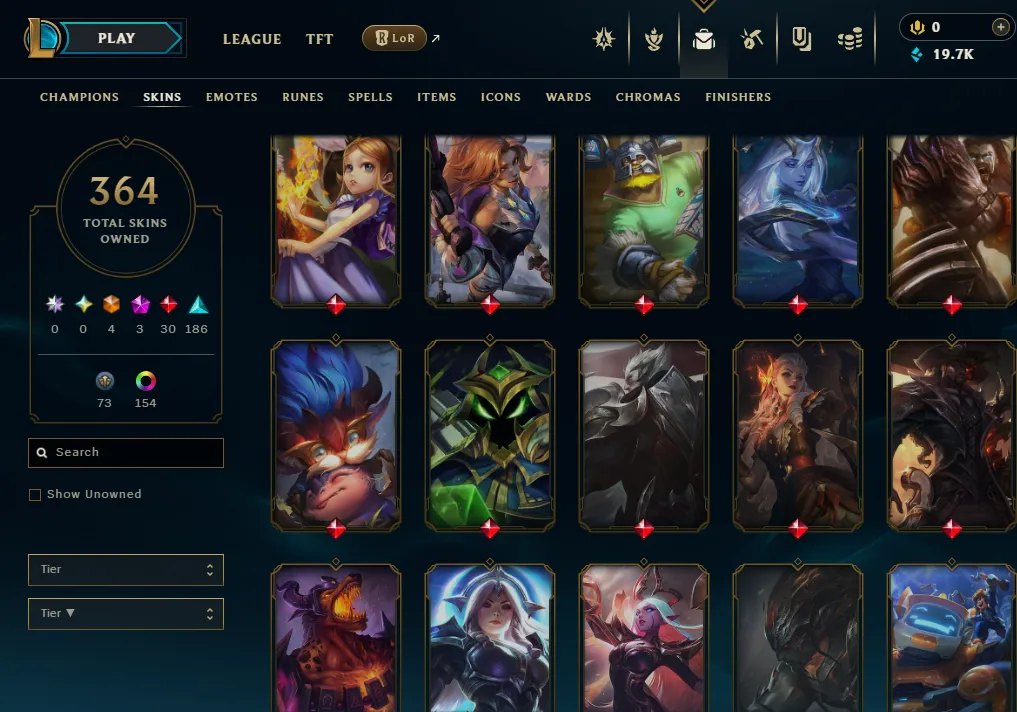Click the PLAY button
Screen dimensions: 1017x712
click(x=118, y=39)
